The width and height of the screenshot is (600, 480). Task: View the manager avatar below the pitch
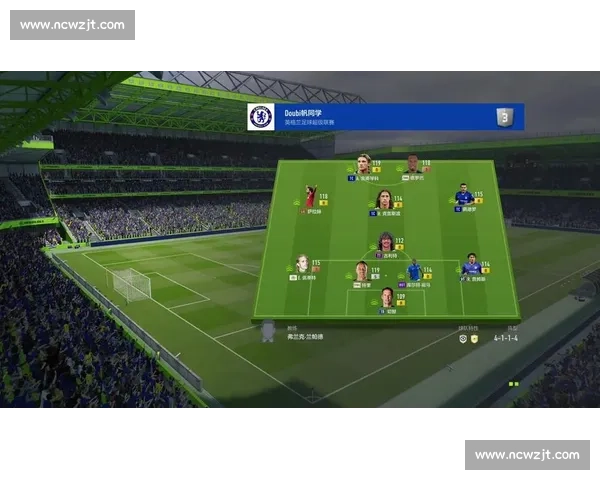coord(268,332)
